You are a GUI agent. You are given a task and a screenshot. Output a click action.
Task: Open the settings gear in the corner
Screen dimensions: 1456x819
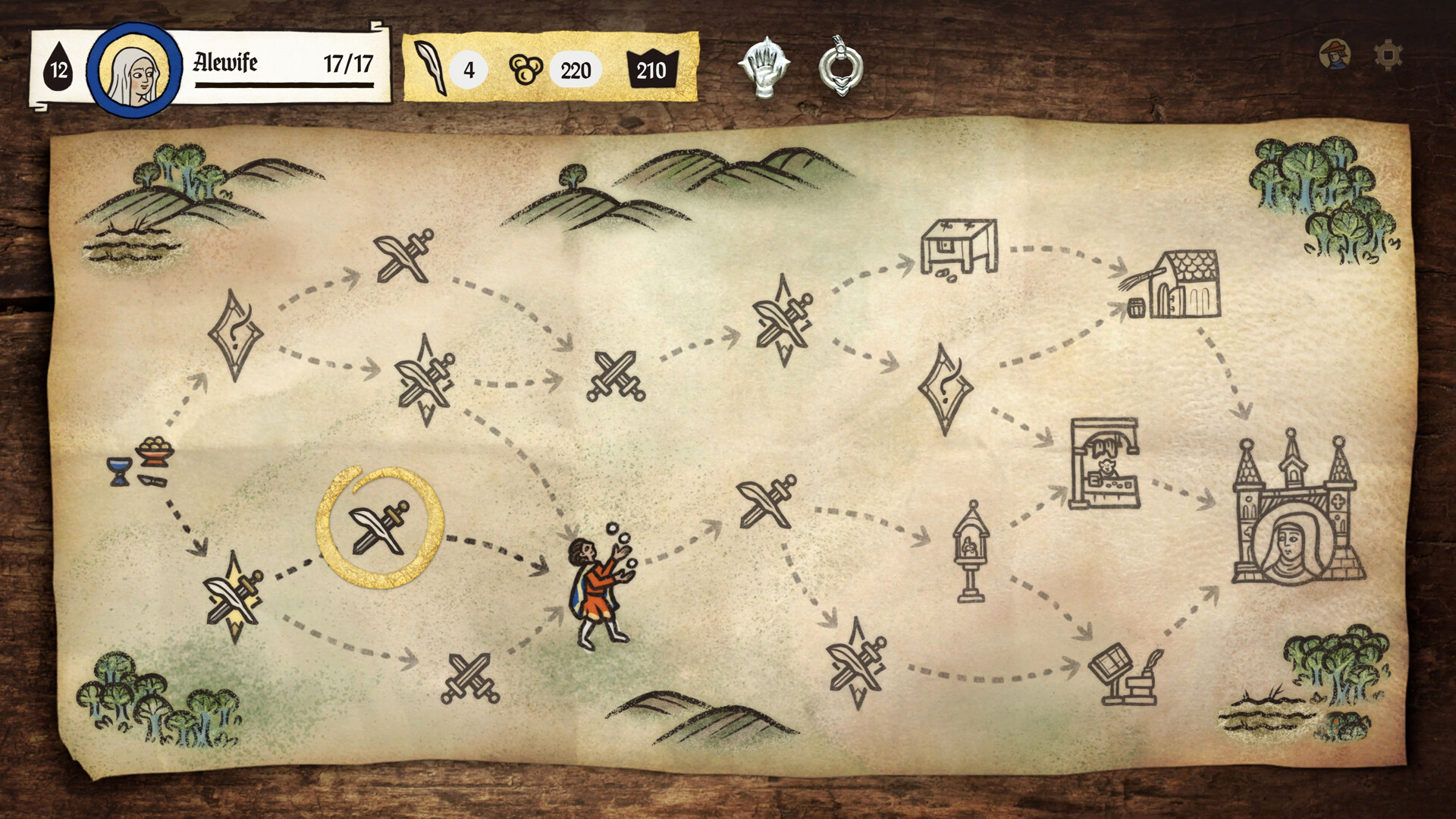(1387, 55)
